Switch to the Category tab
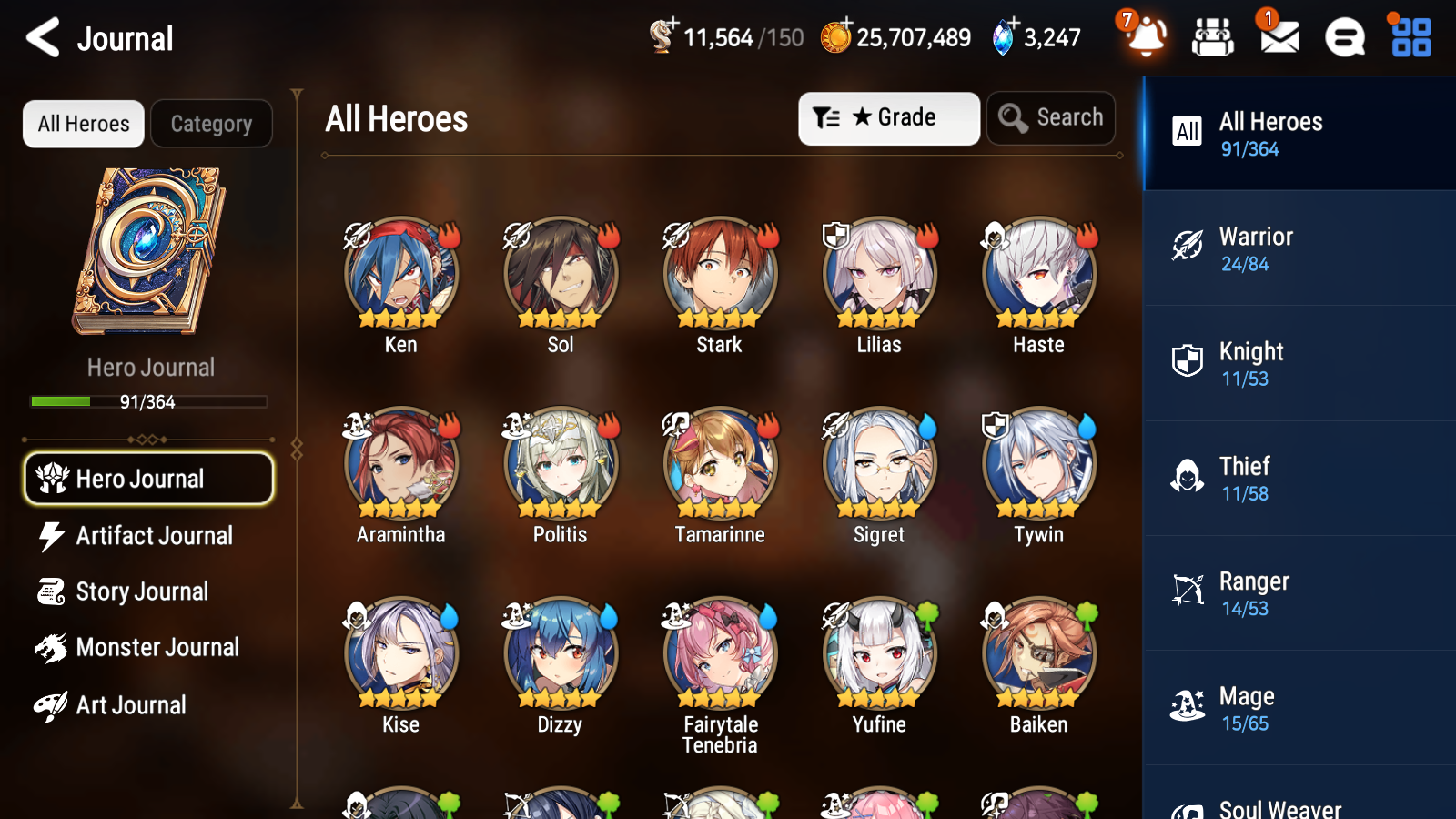 click(211, 124)
